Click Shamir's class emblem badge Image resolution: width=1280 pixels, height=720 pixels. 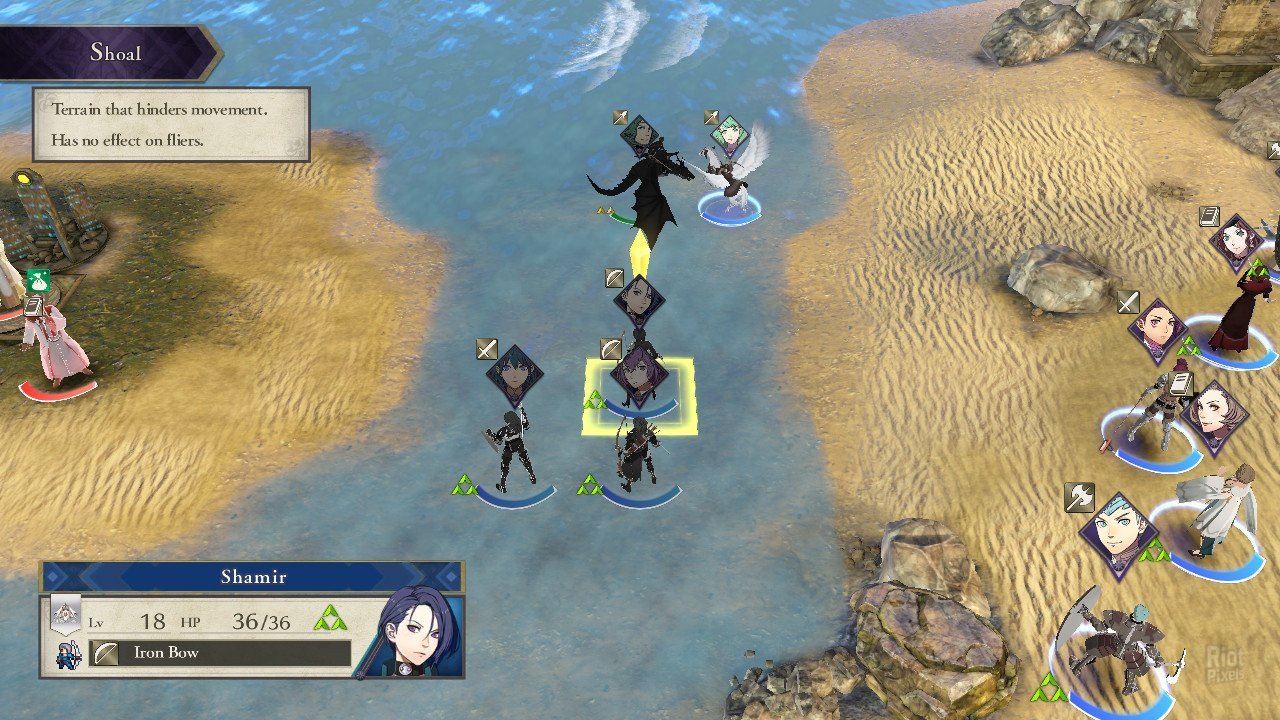[x=66, y=614]
